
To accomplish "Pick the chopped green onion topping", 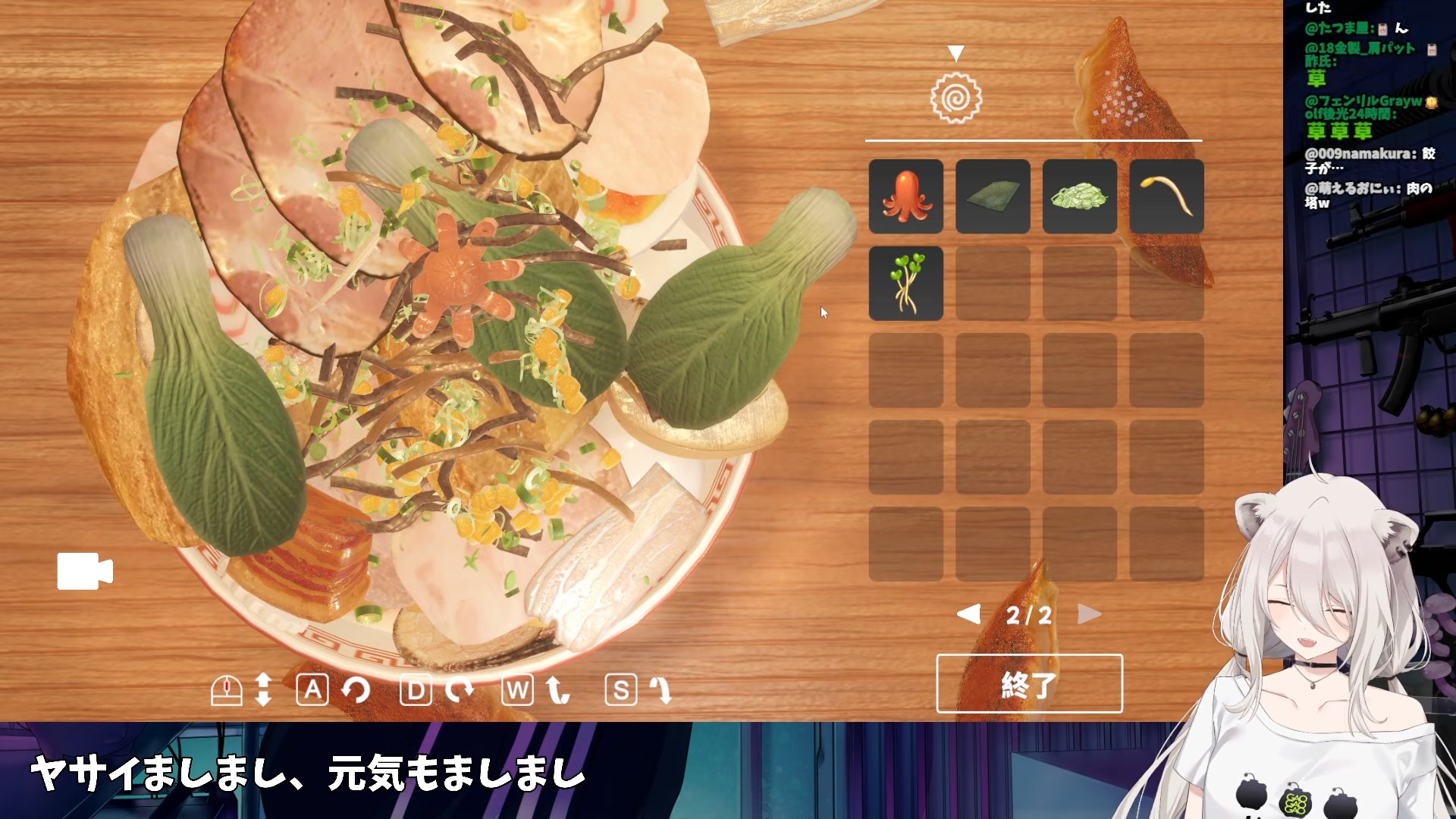I will (1079, 196).
